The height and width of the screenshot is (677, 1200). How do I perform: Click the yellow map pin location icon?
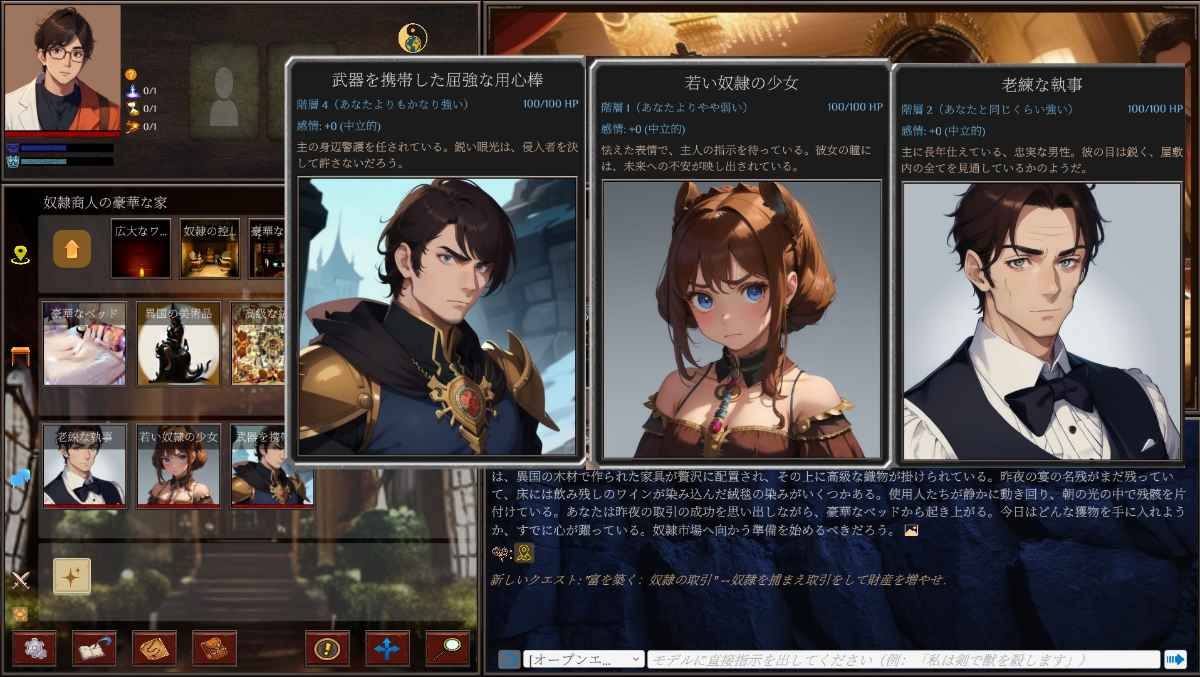[x=20, y=255]
